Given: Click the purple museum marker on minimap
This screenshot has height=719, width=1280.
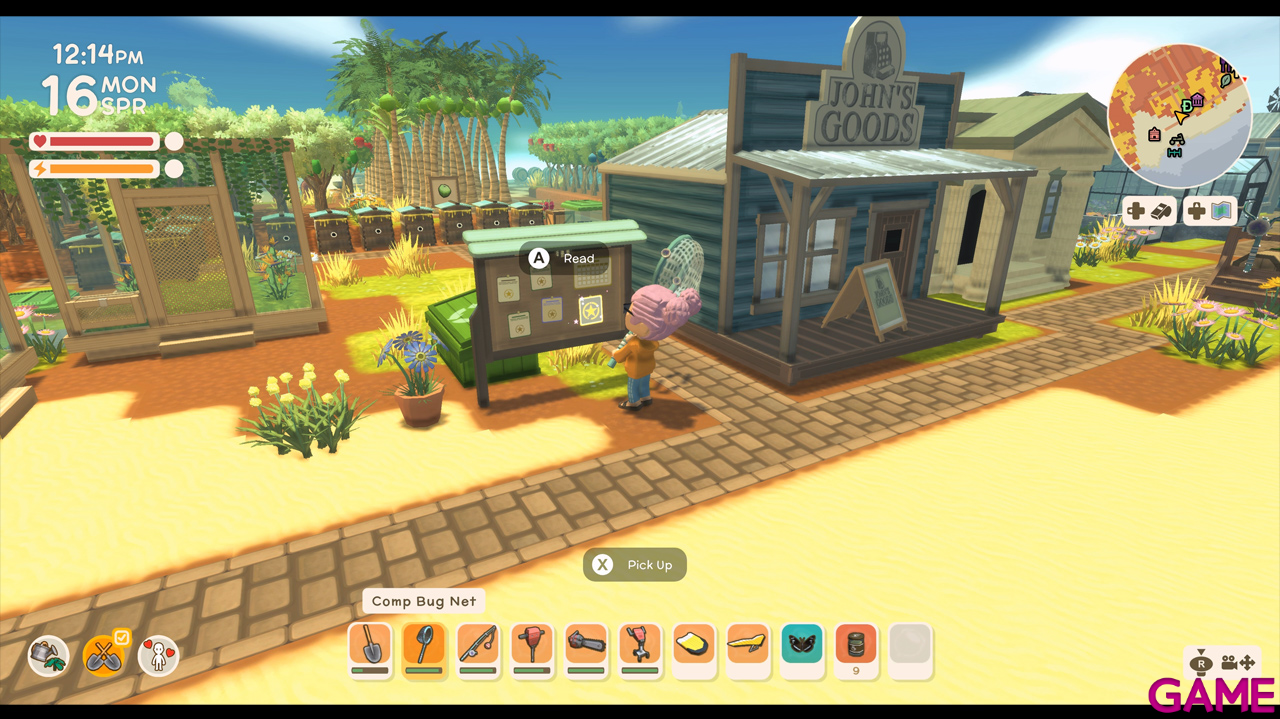Looking at the screenshot, I should 1197,100.
